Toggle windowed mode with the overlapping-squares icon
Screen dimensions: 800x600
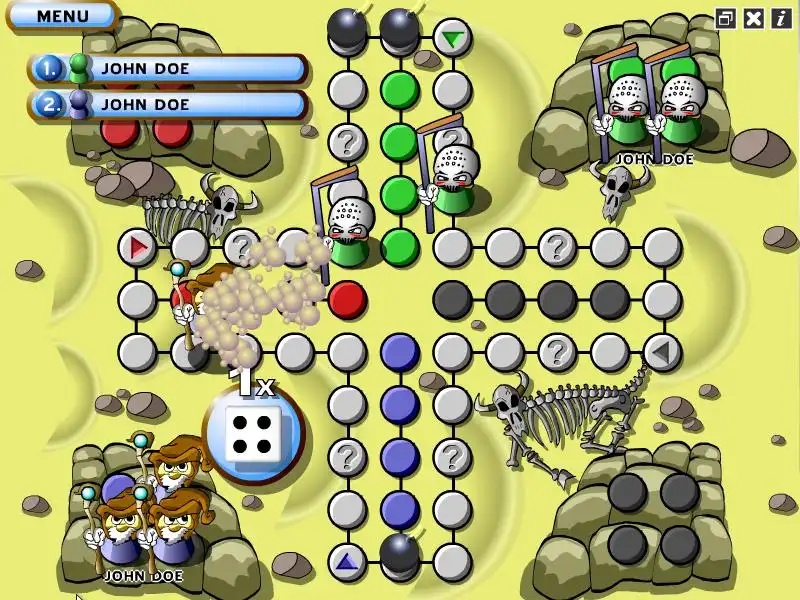coord(726,18)
